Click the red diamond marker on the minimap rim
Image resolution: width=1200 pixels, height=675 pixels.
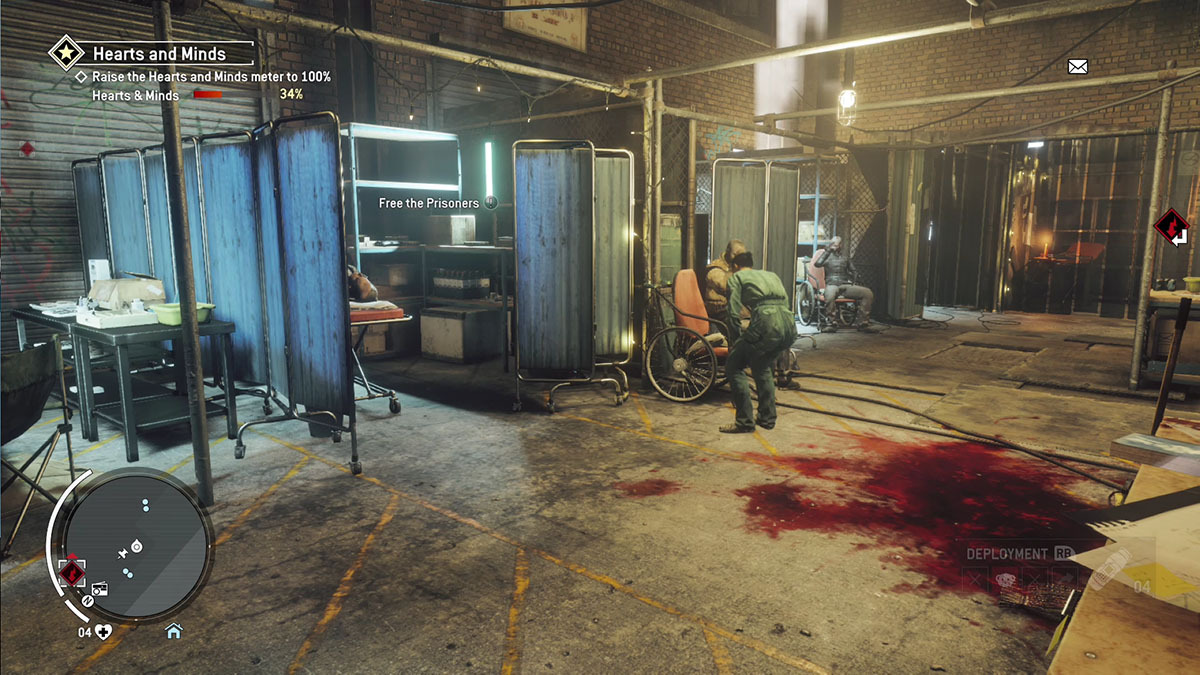[x=71, y=573]
